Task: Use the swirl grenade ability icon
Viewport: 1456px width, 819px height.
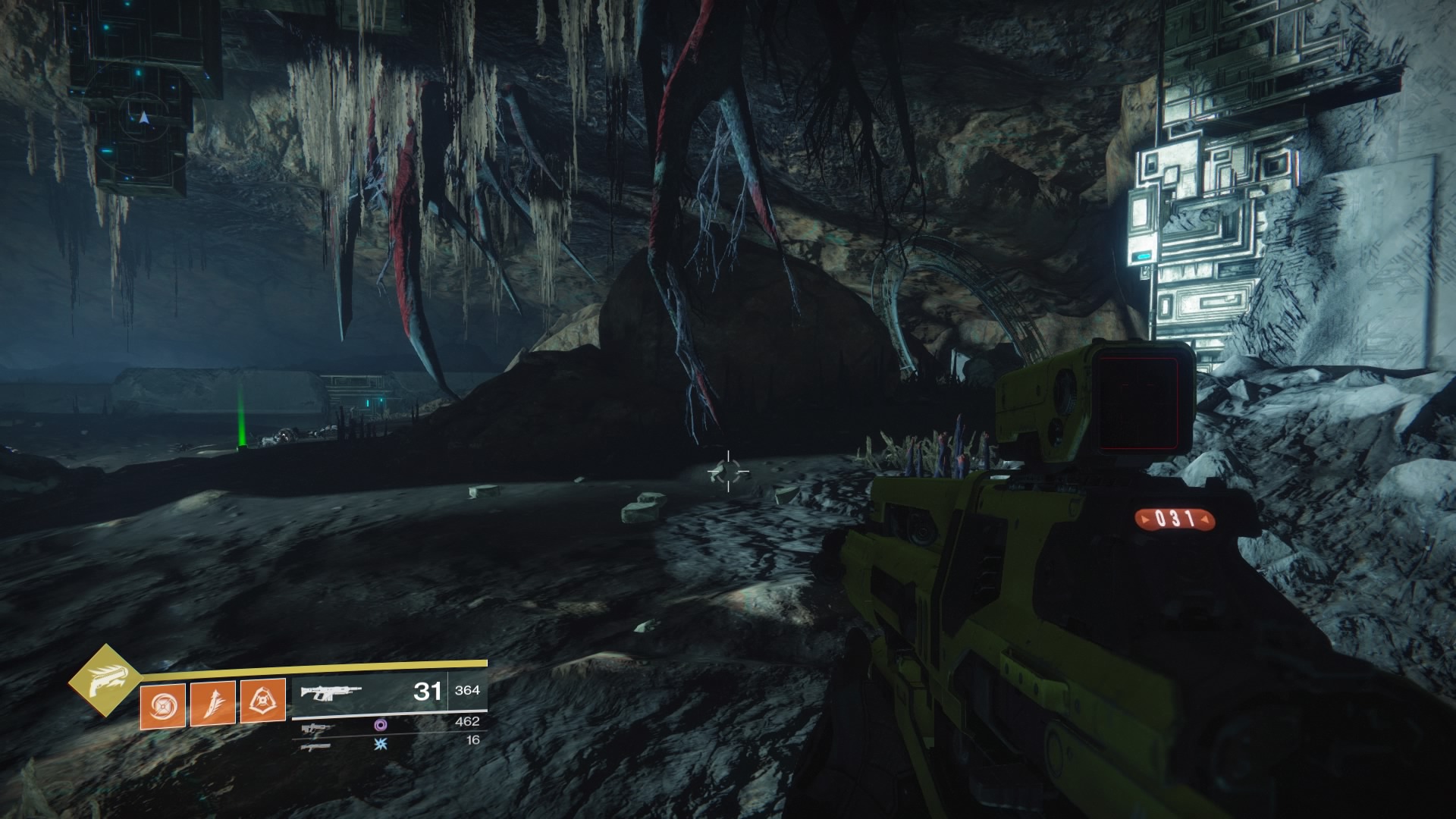Action: [162, 704]
